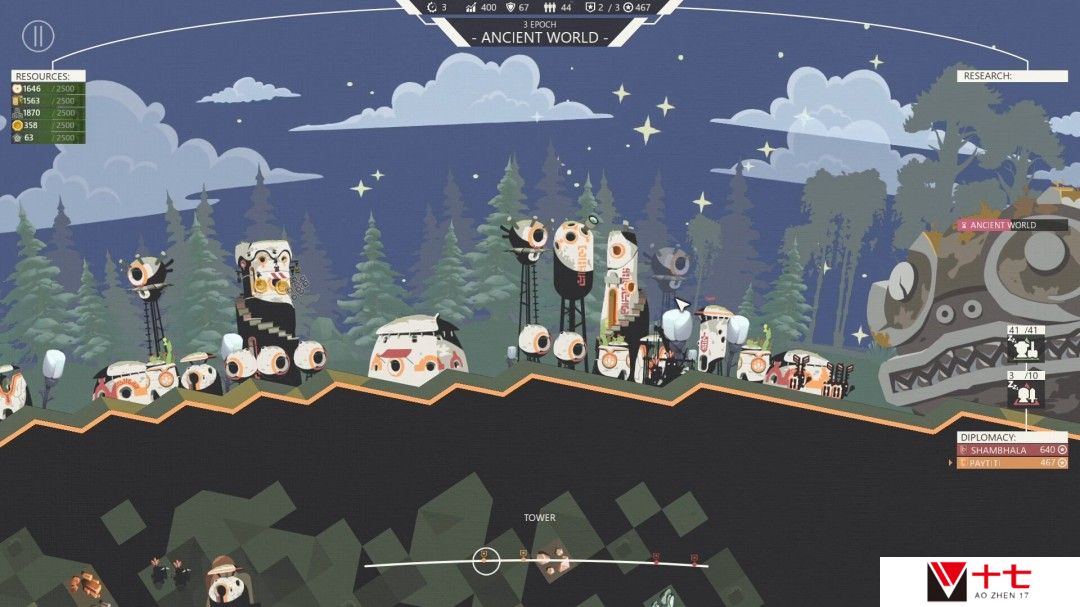Select the Shambhala diplomacy row
This screenshot has width=1080, height=607.
point(1012,450)
